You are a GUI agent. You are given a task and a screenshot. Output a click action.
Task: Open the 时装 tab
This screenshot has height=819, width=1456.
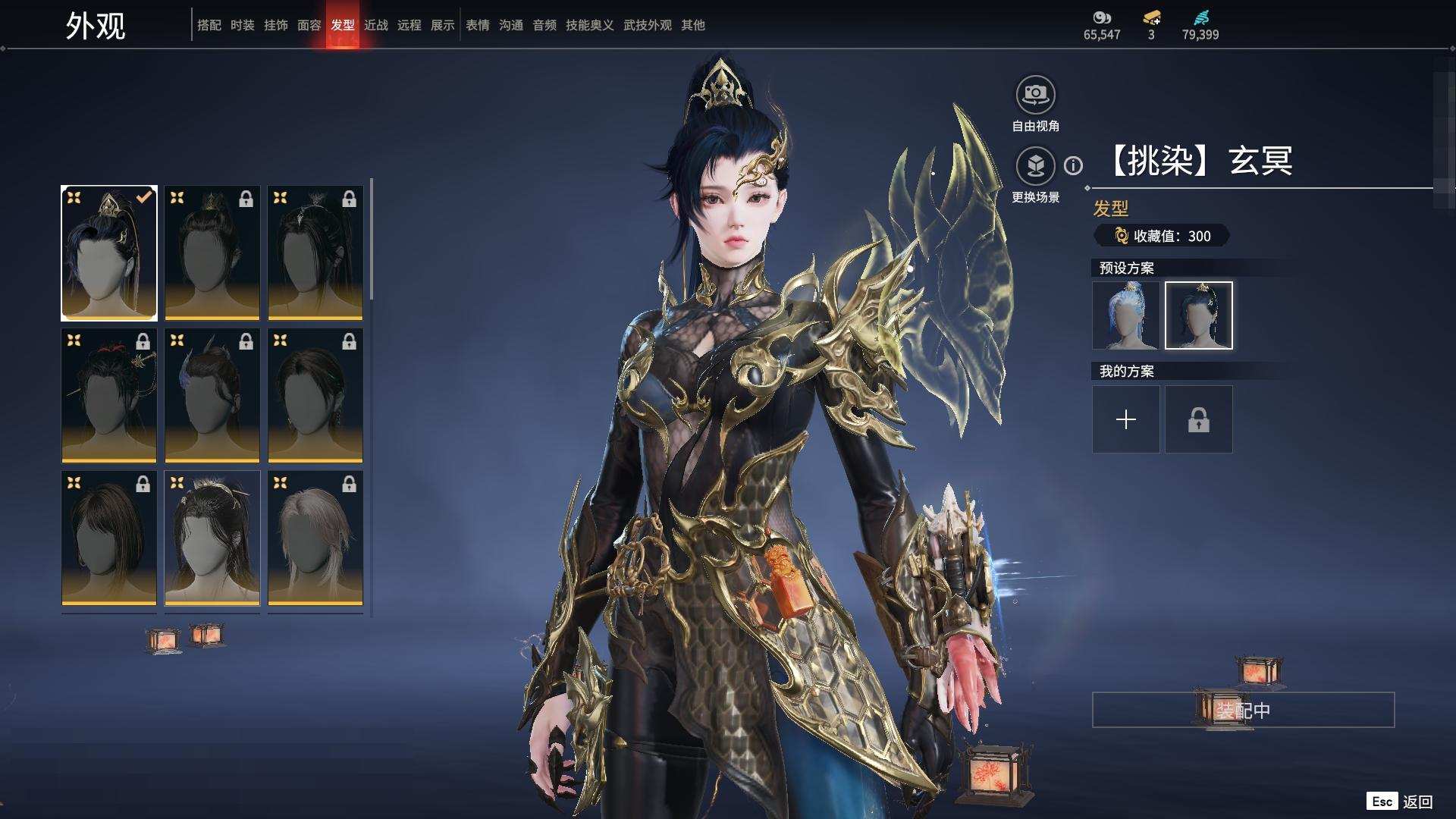242,25
